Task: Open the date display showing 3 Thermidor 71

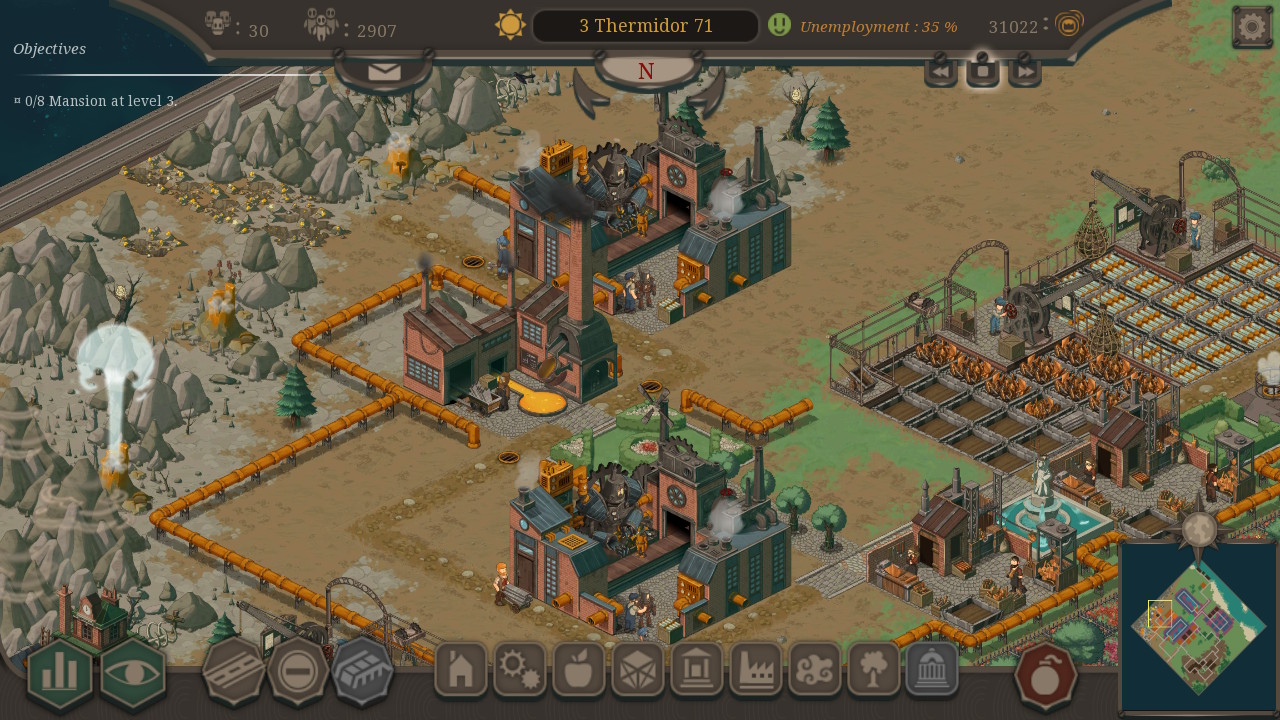Action: point(645,25)
